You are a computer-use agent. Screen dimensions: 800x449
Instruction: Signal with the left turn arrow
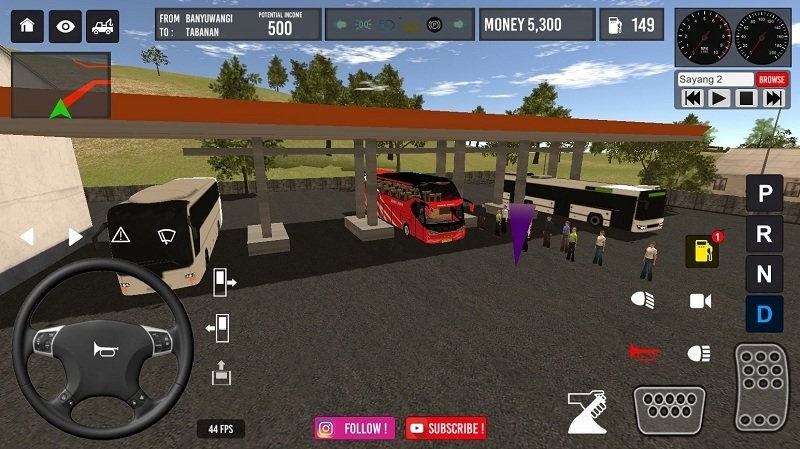[x=27, y=237]
